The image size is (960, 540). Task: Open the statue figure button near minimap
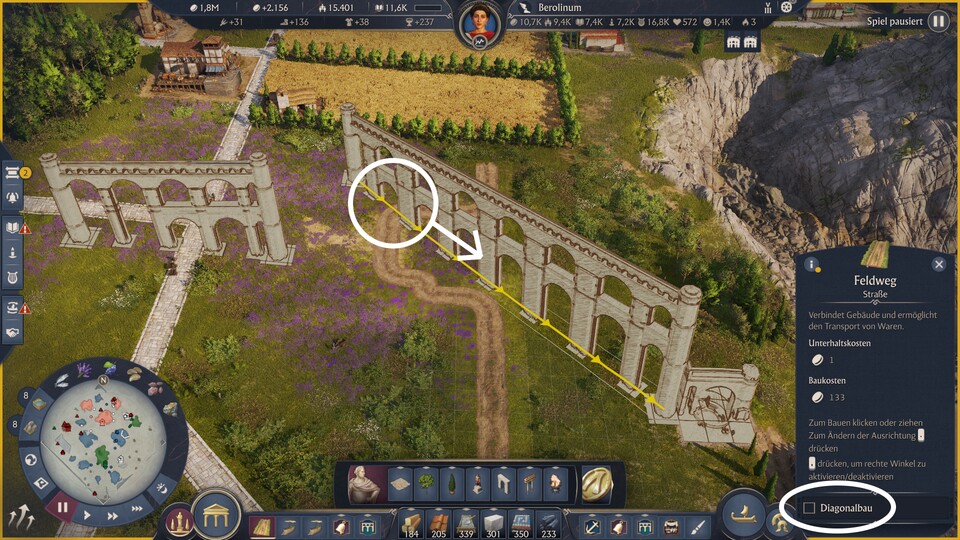point(179,521)
